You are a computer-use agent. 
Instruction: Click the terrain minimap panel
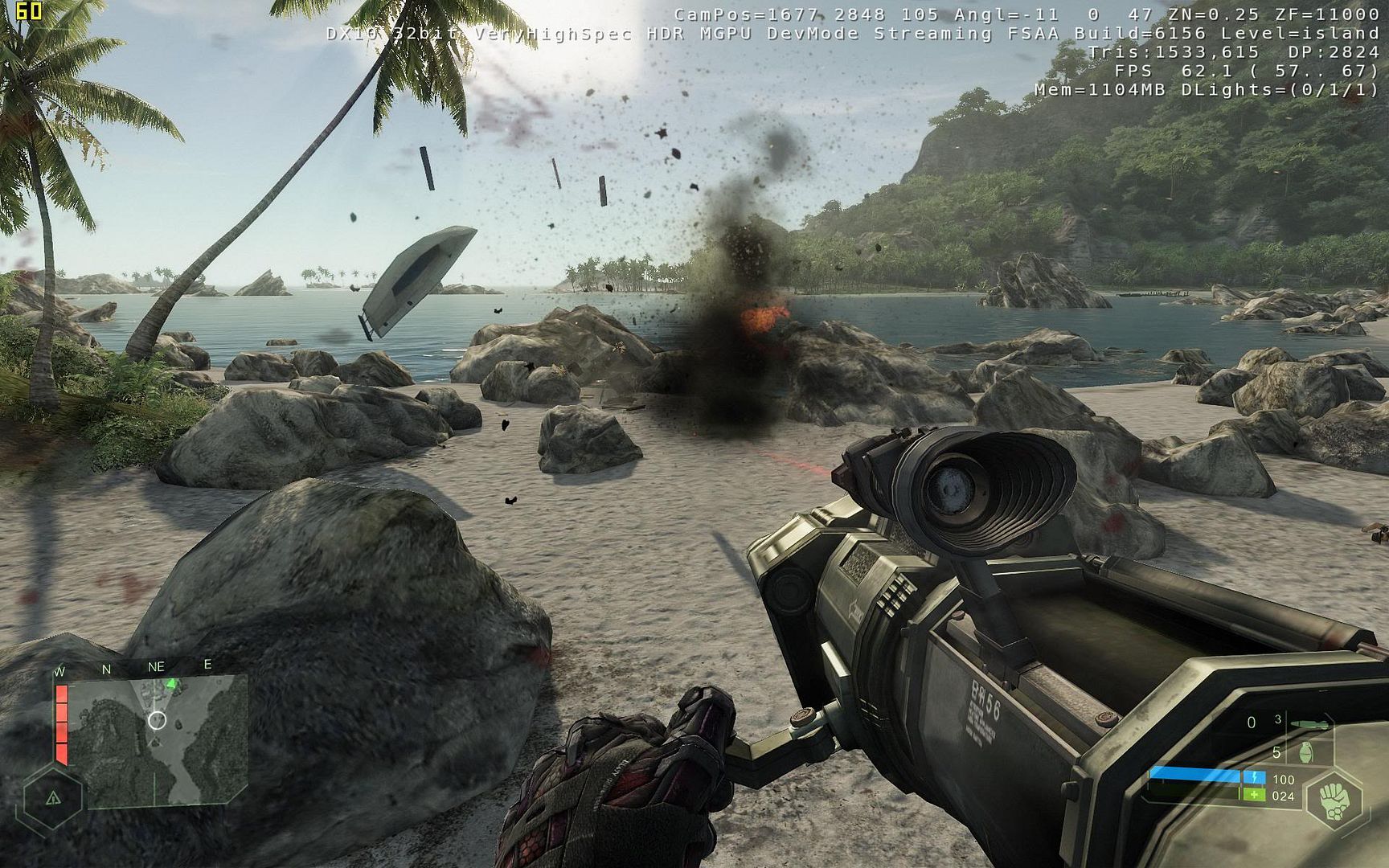tap(158, 741)
